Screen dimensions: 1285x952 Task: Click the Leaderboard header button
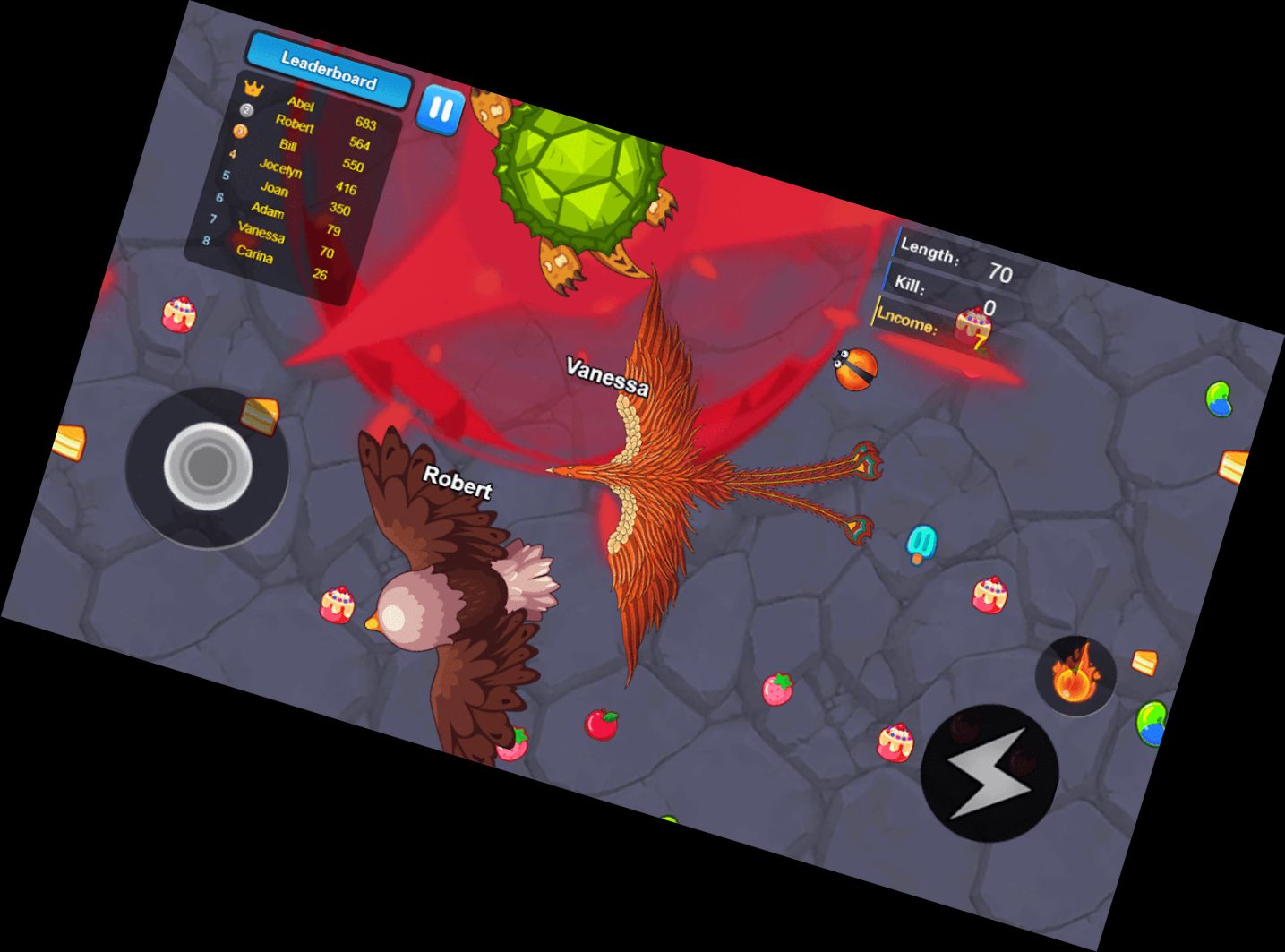pos(329,71)
